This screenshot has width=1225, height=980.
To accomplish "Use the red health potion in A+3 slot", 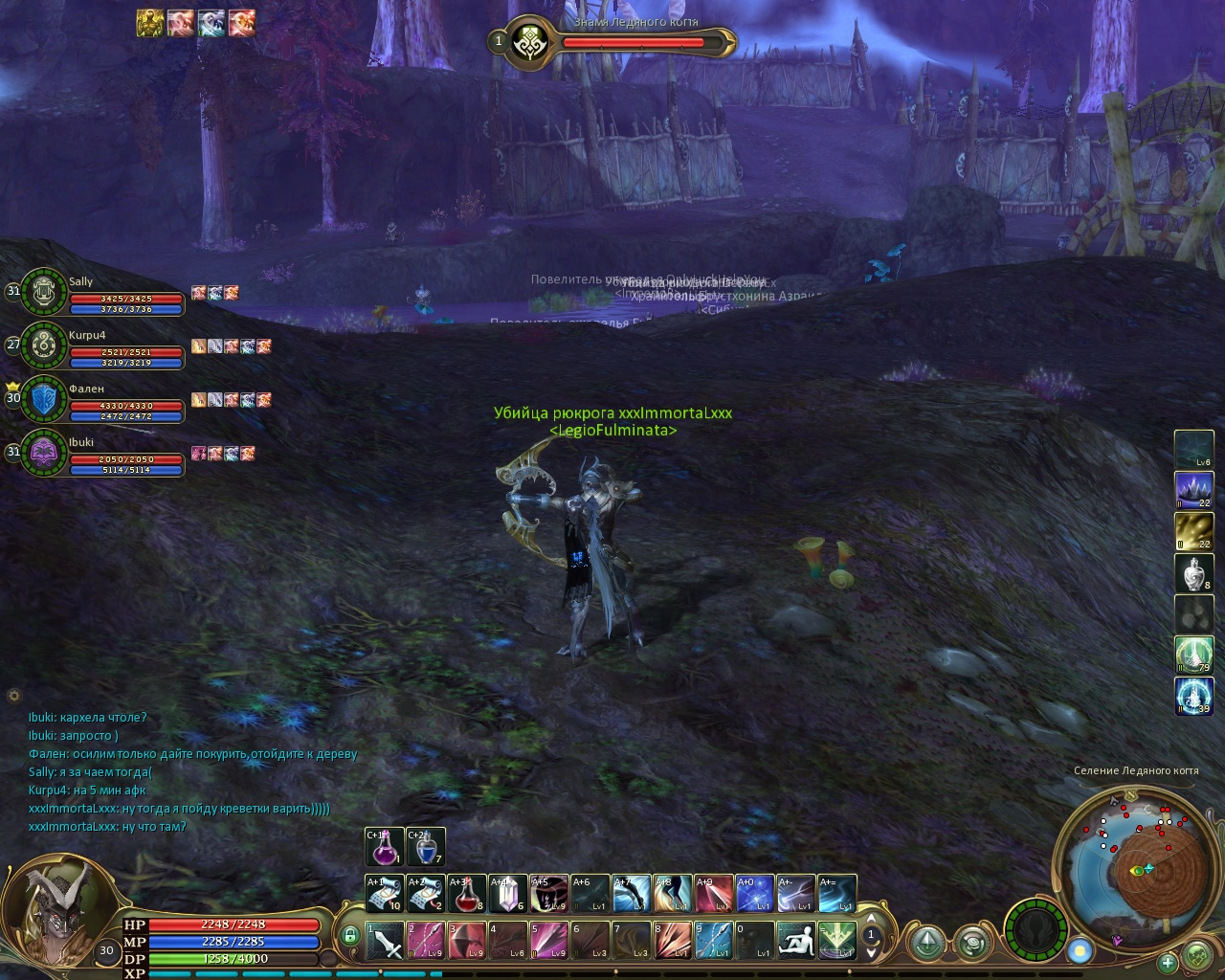I will (466, 894).
